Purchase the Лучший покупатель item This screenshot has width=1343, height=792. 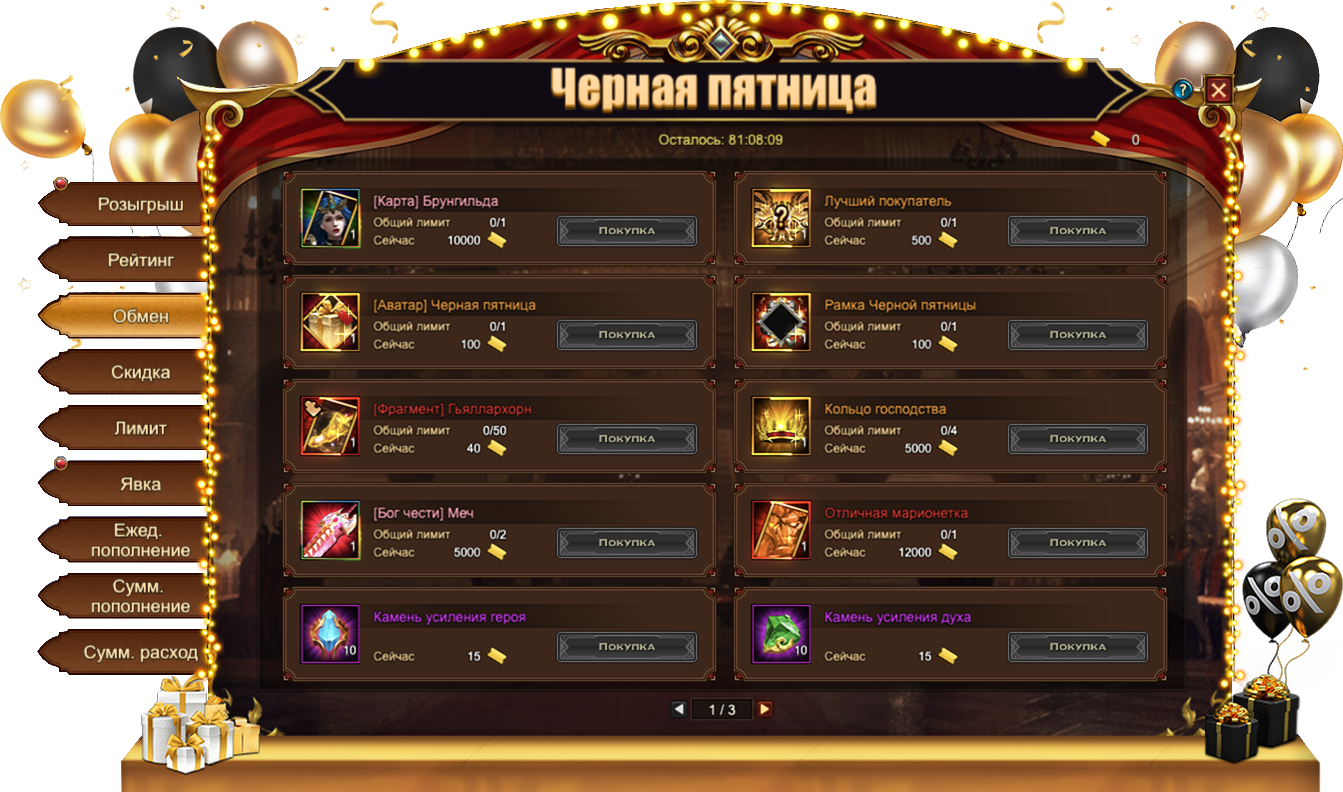coord(1077,231)
